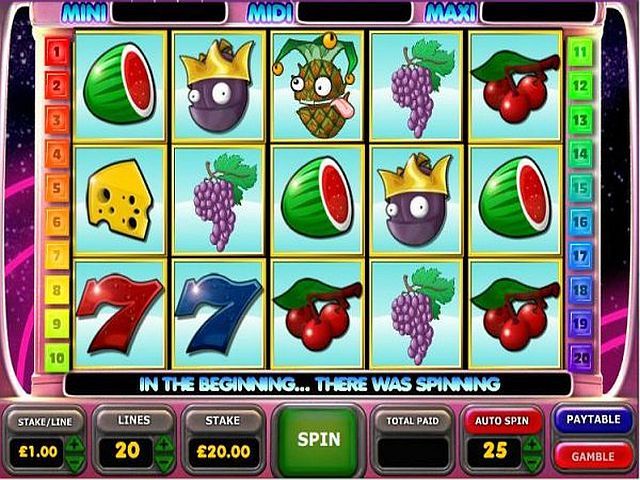Click payline number 8 marker

coord(57,290)
